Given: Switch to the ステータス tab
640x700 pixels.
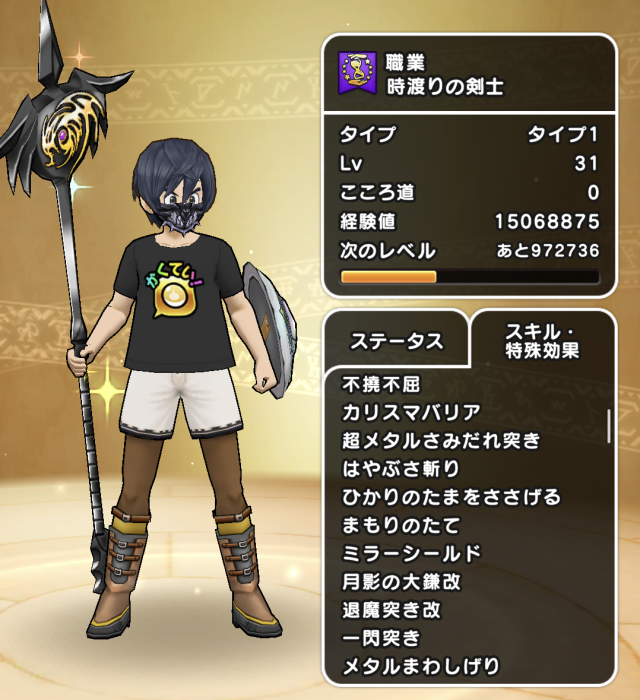Looking at the screenshot, I should 396,341.
